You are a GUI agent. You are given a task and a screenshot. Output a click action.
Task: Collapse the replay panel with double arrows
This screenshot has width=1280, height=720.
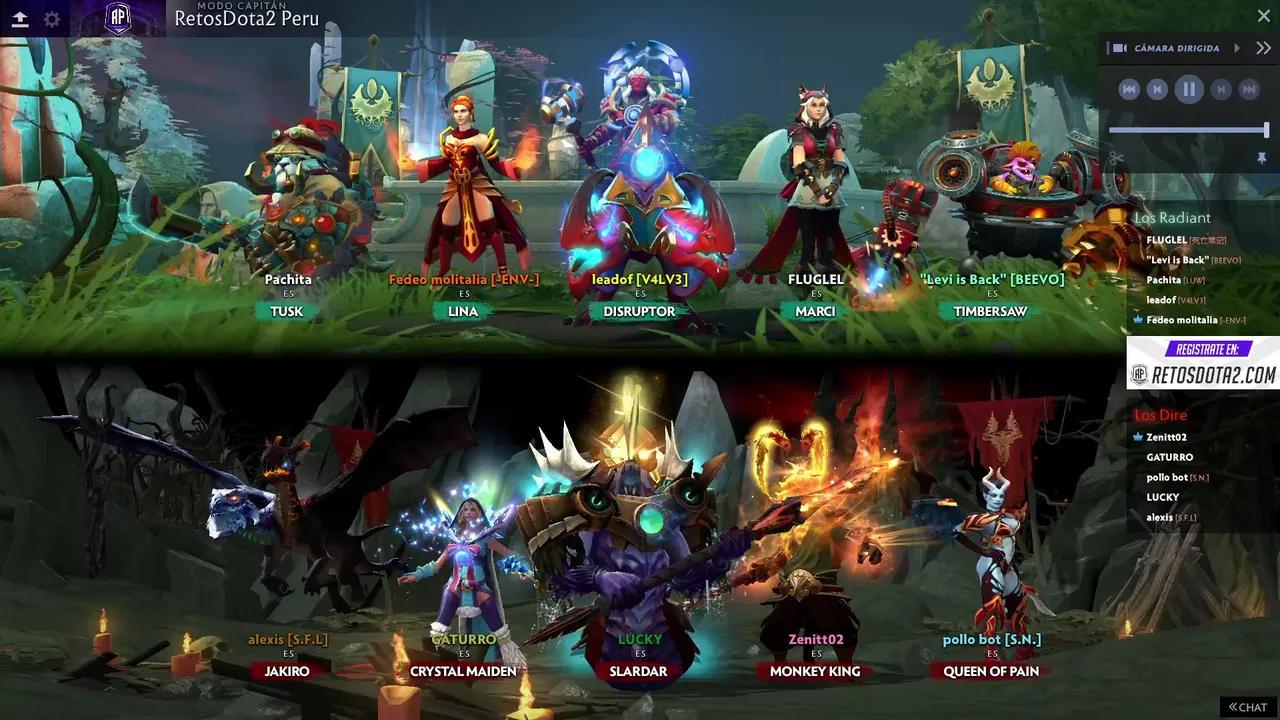pos(1263,48)
